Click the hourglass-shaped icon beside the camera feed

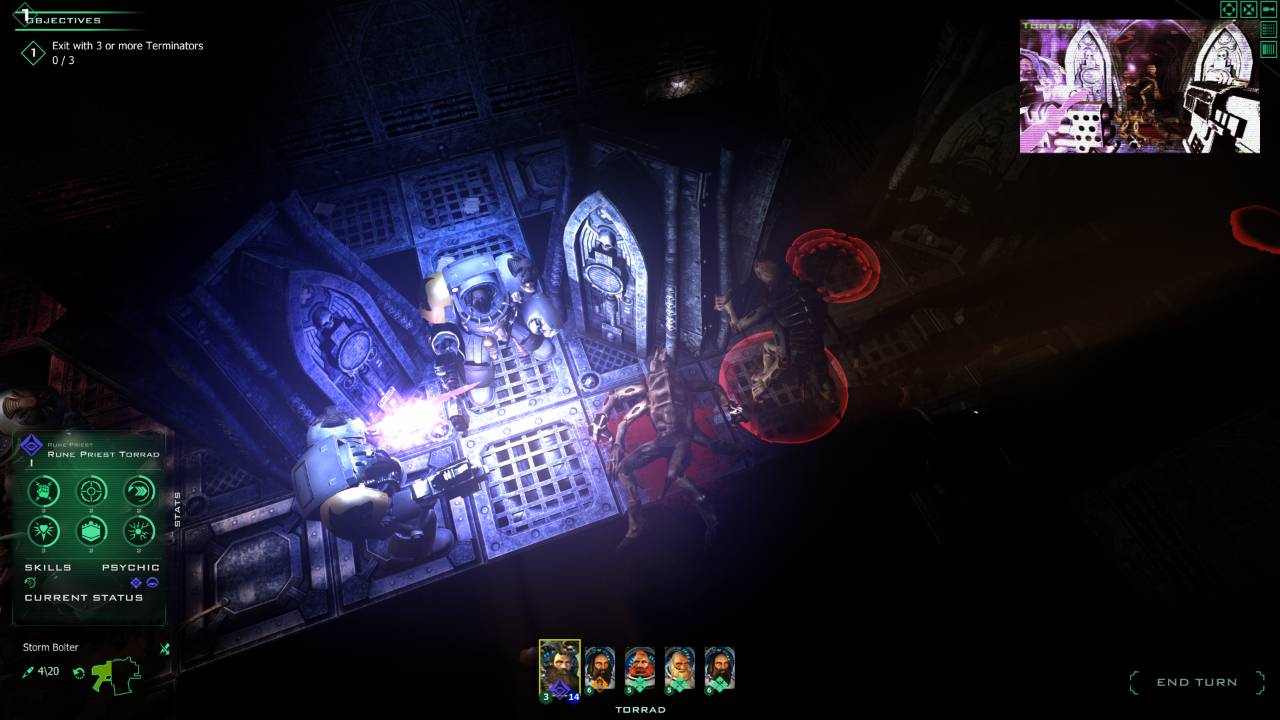click(x=1249, y=9)
